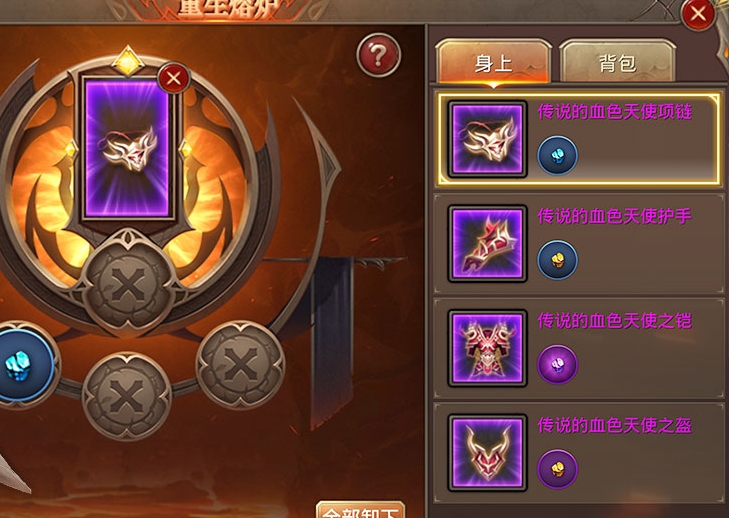Image resolution: width=729 pixels, height=518 pixels.
Task: Close the forge window with the top-right X
Action: click(x=698, y=14)
